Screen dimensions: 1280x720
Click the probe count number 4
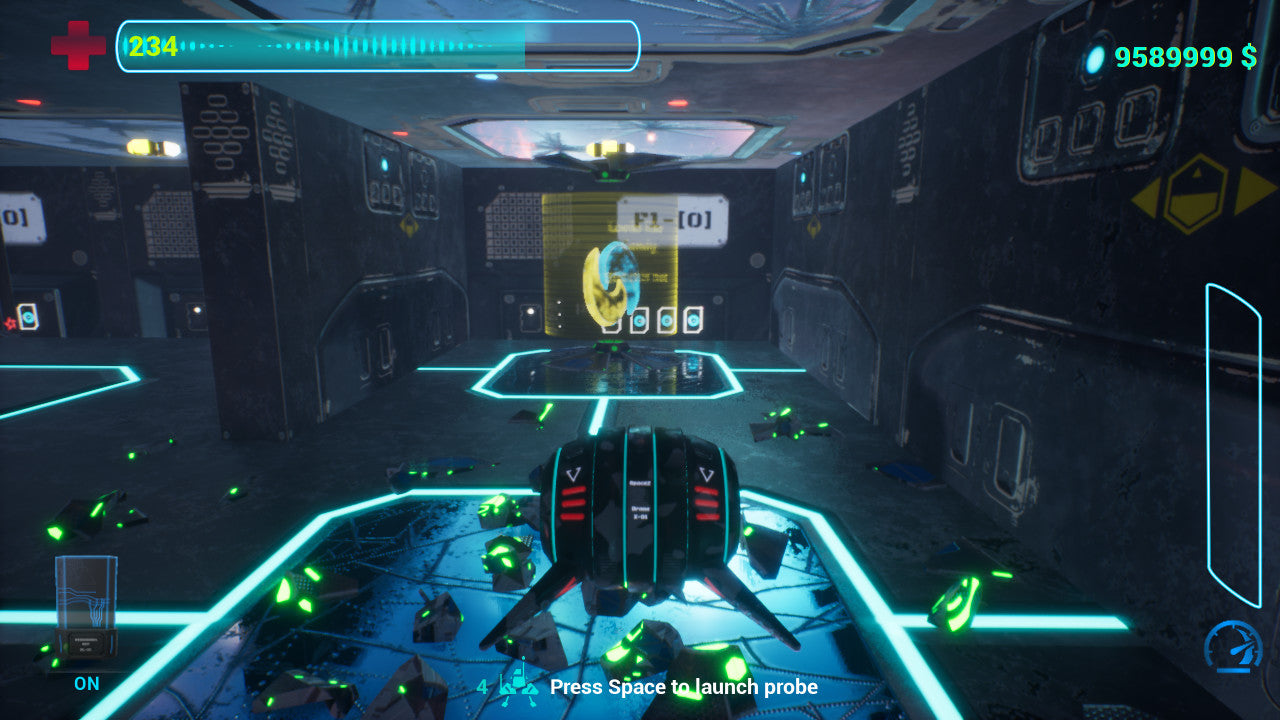point(483,688)
